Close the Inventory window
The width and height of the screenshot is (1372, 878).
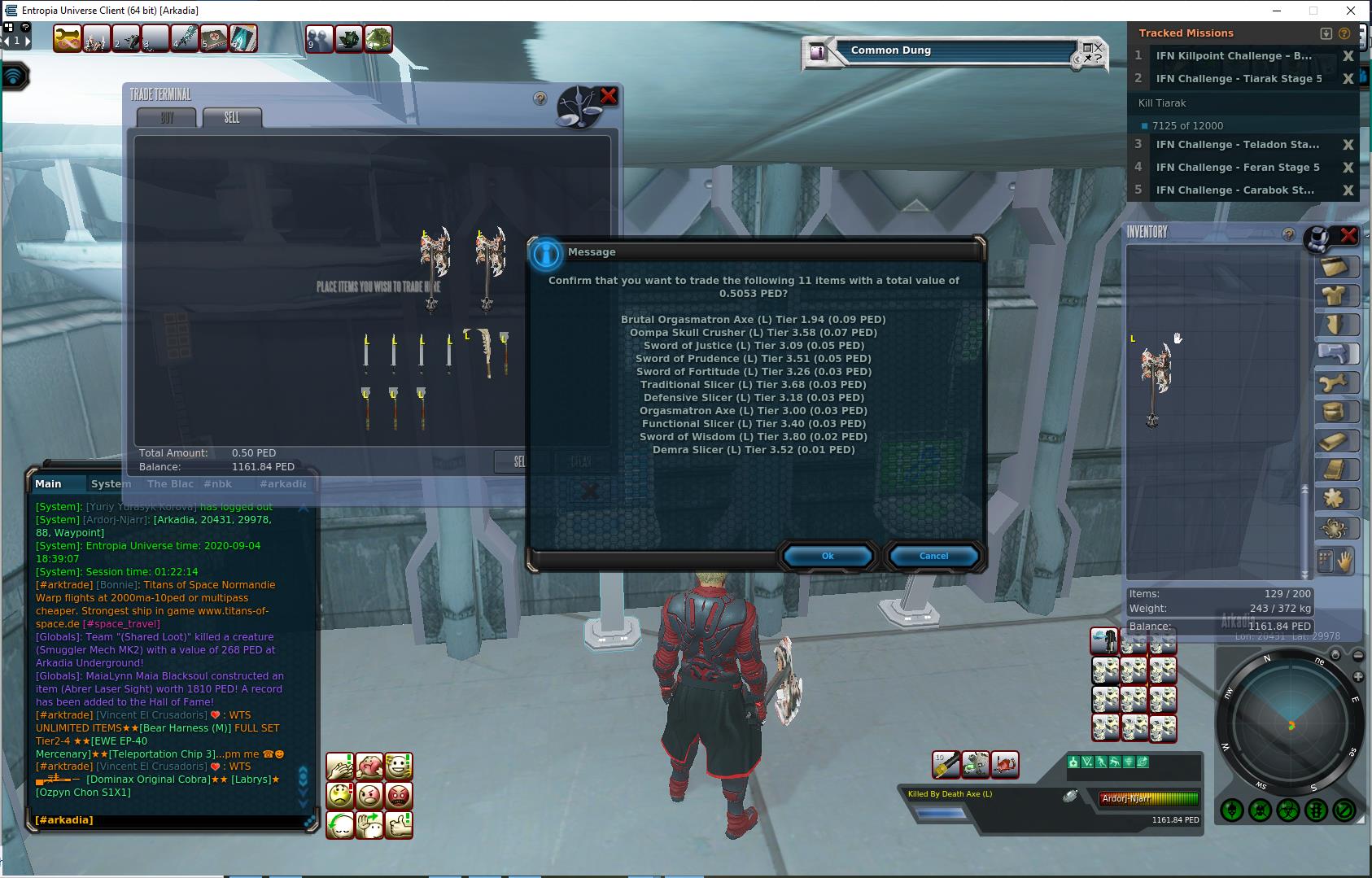[1348, 235]
